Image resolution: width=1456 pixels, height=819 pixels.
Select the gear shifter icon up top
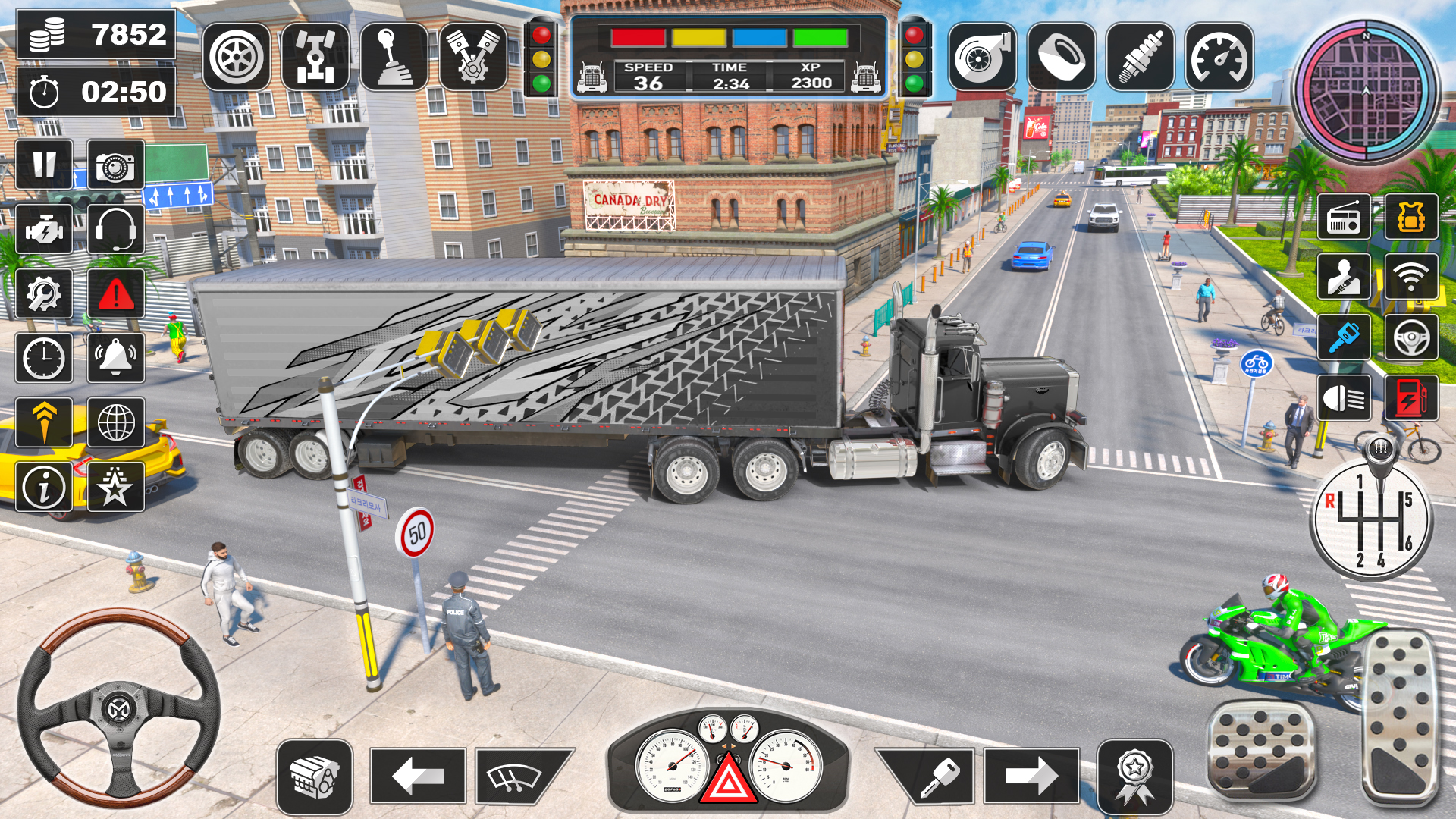(x=394, y=57)
